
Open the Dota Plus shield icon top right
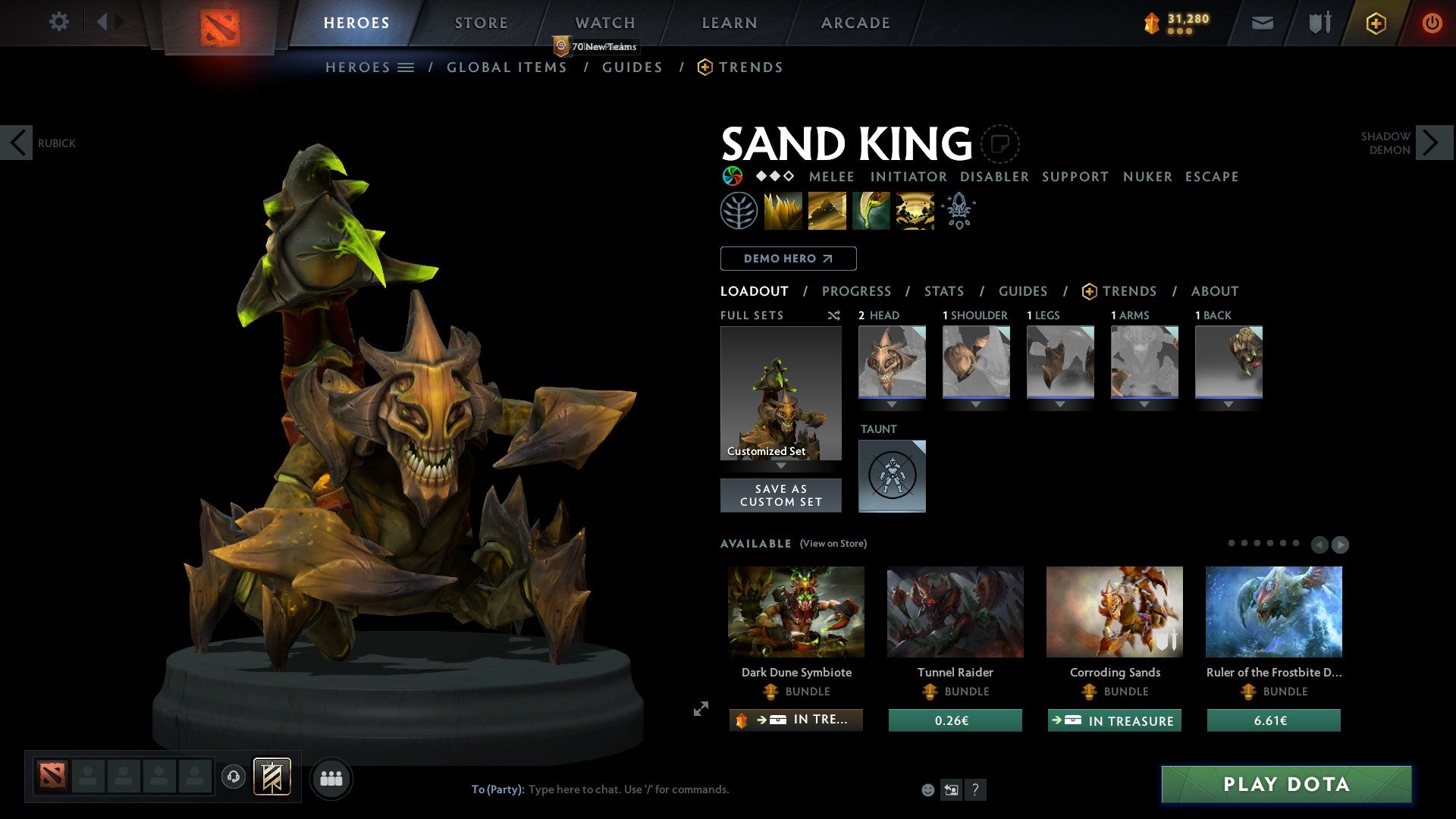pos(1376,22)
